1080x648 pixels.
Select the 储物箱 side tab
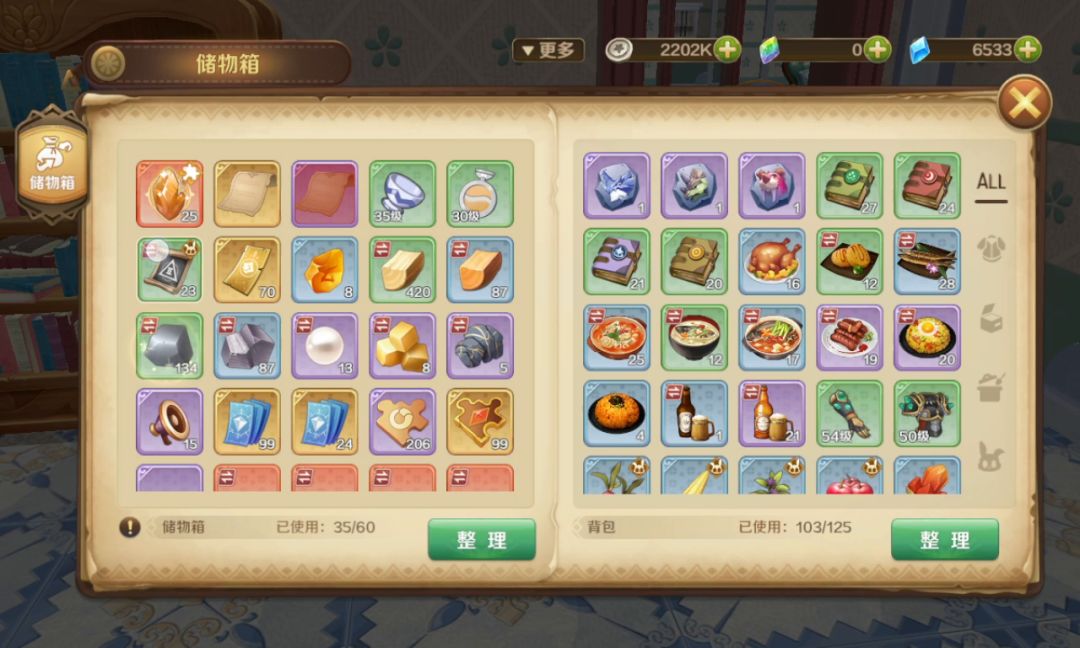pos(51,165)
